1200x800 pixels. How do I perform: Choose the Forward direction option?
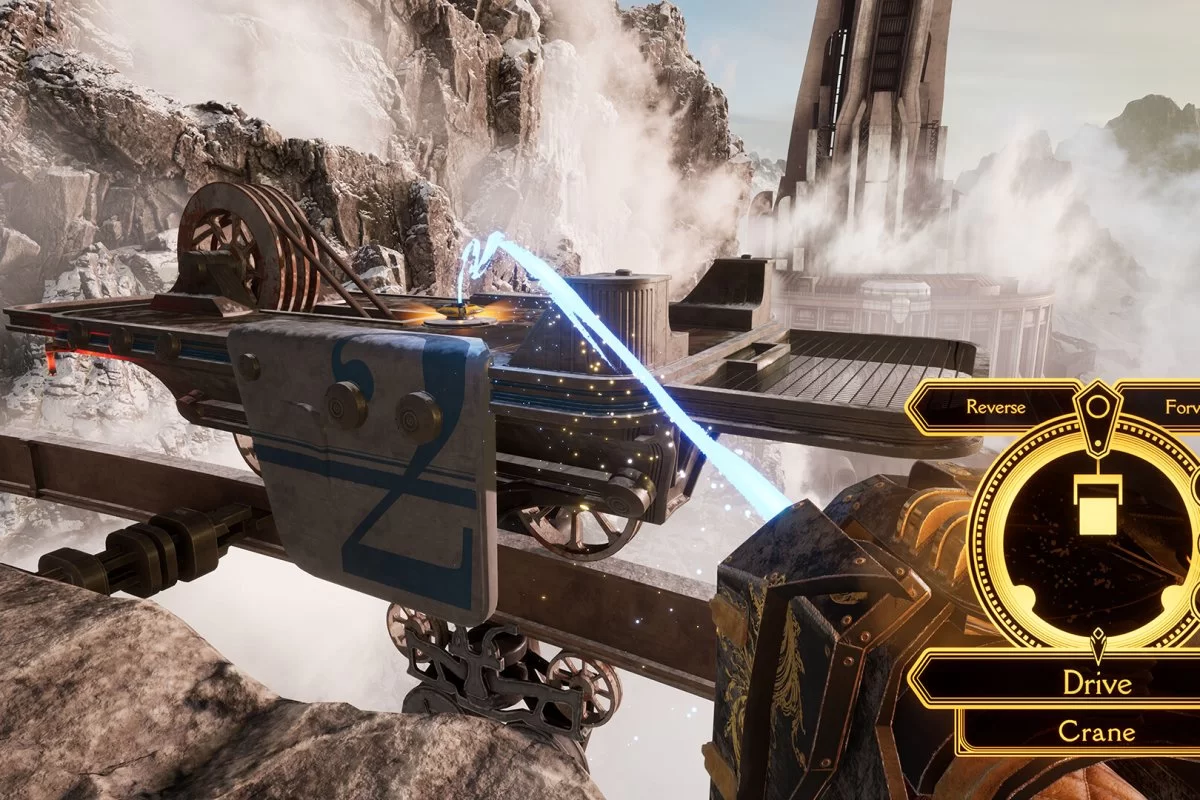(x=1175, y=407)
